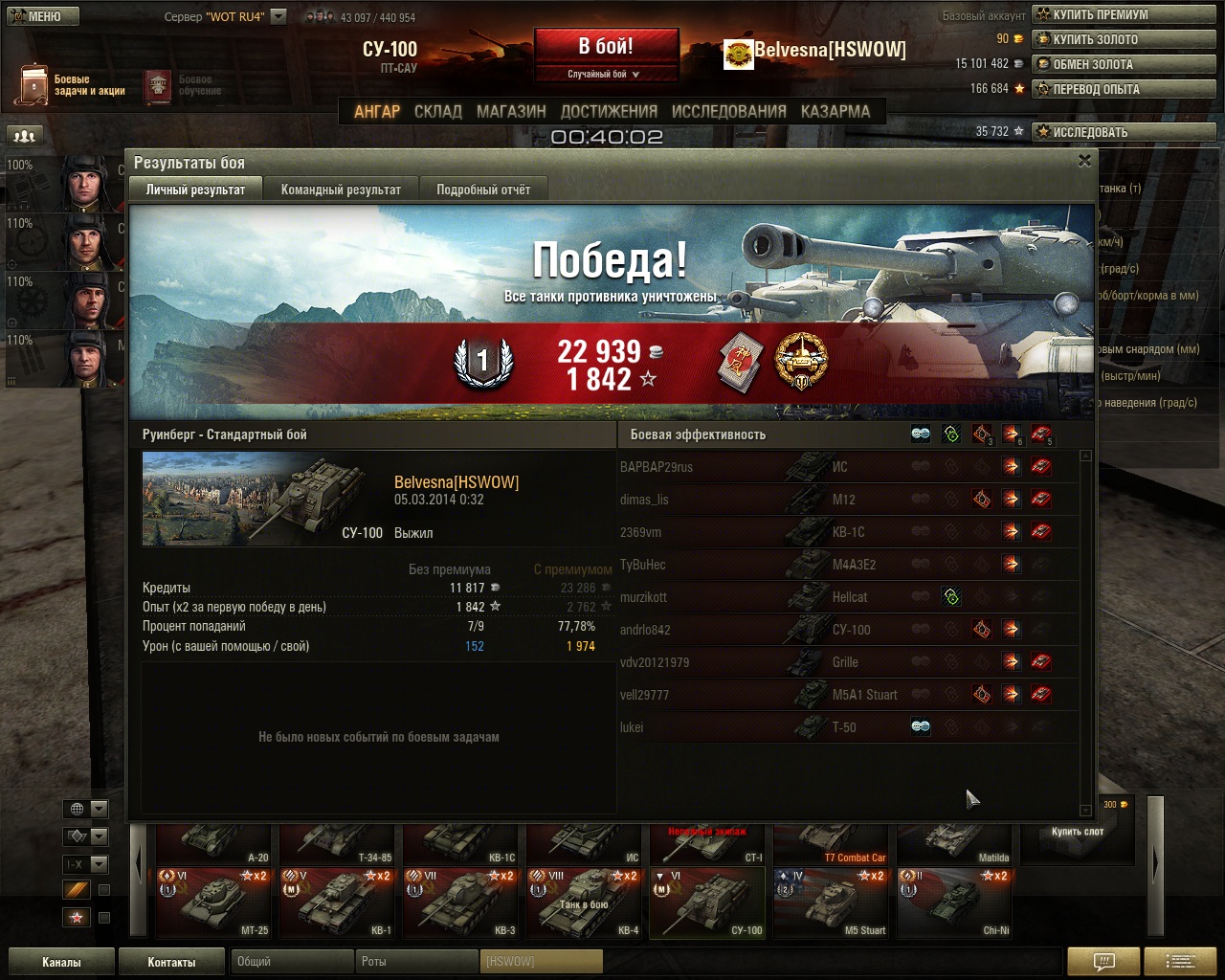
Task: Close the battle results window
Action: pos(1084,161)
